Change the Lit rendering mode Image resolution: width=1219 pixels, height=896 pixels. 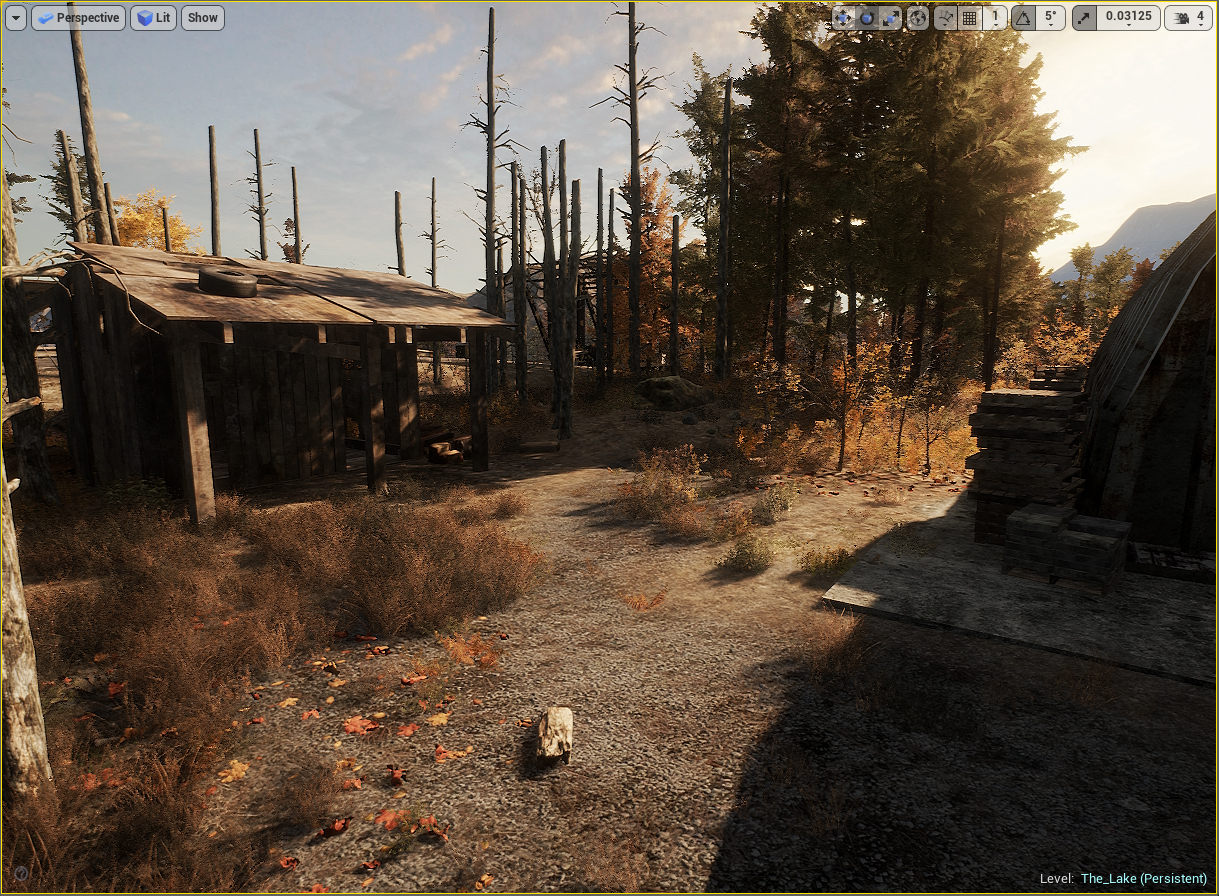coord(152,17)
